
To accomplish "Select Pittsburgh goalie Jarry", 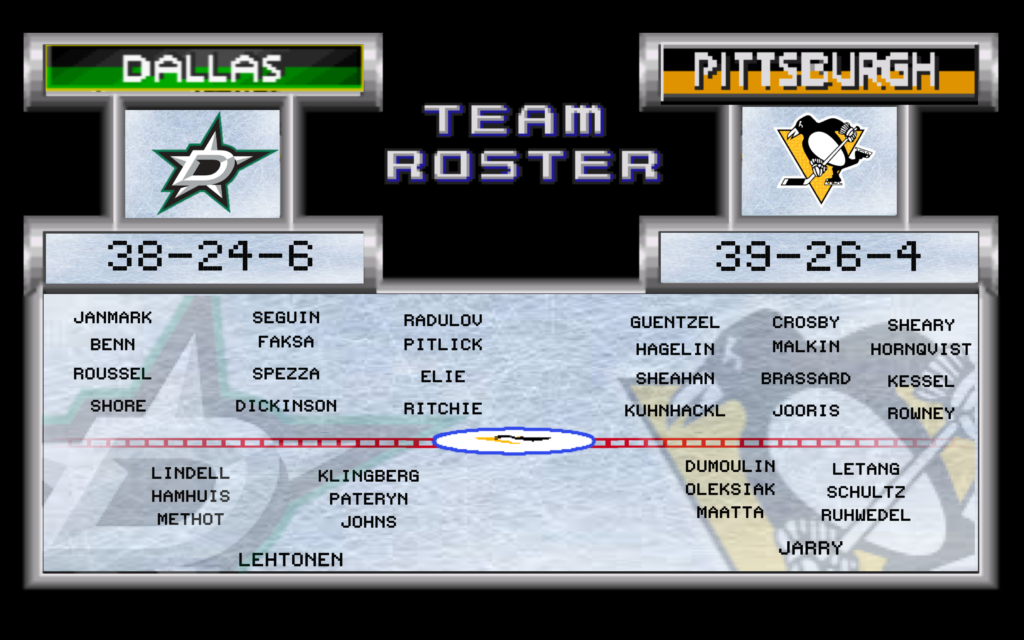I will (810, 548).
